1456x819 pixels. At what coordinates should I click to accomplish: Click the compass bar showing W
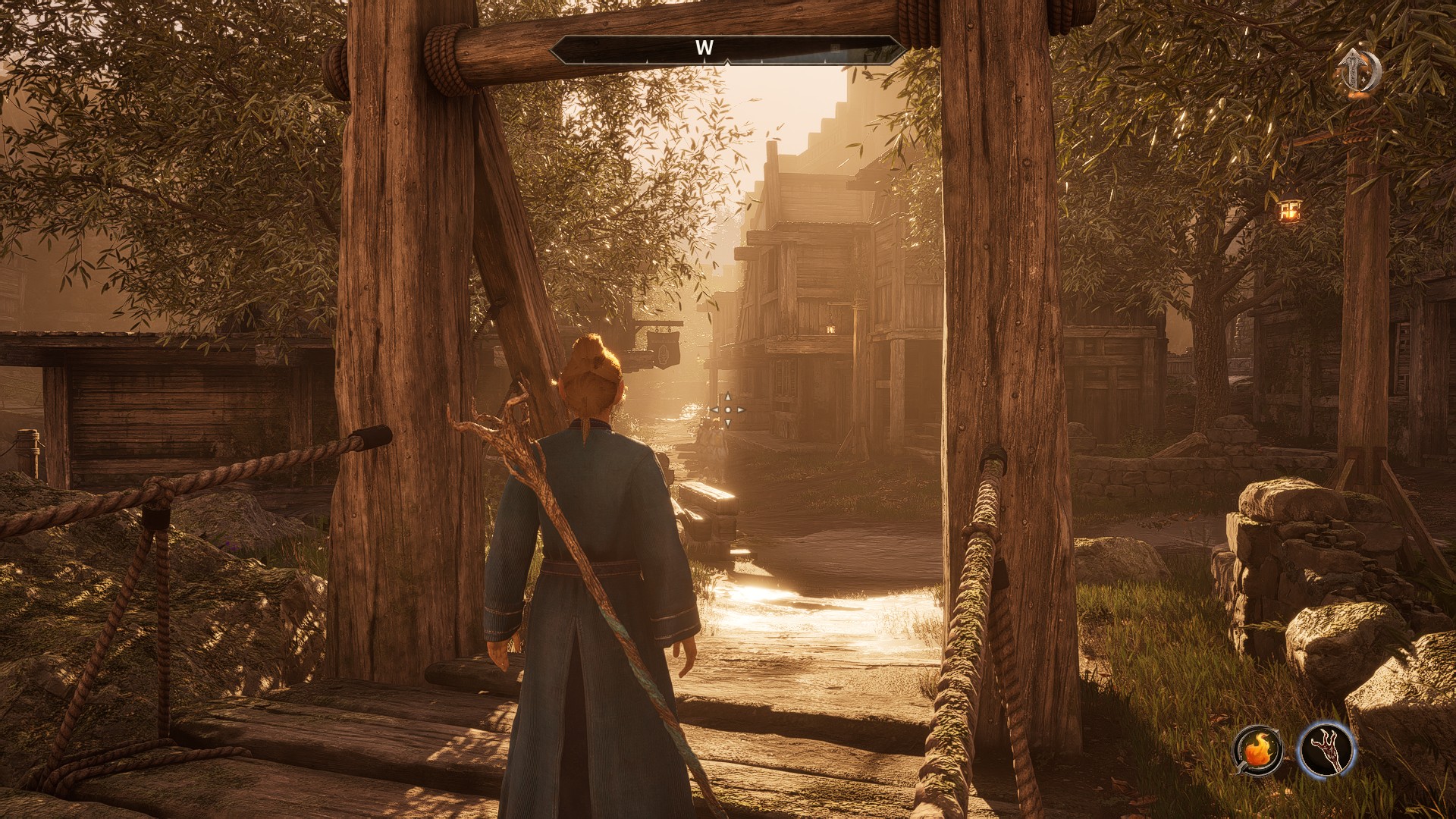point(727,49)
